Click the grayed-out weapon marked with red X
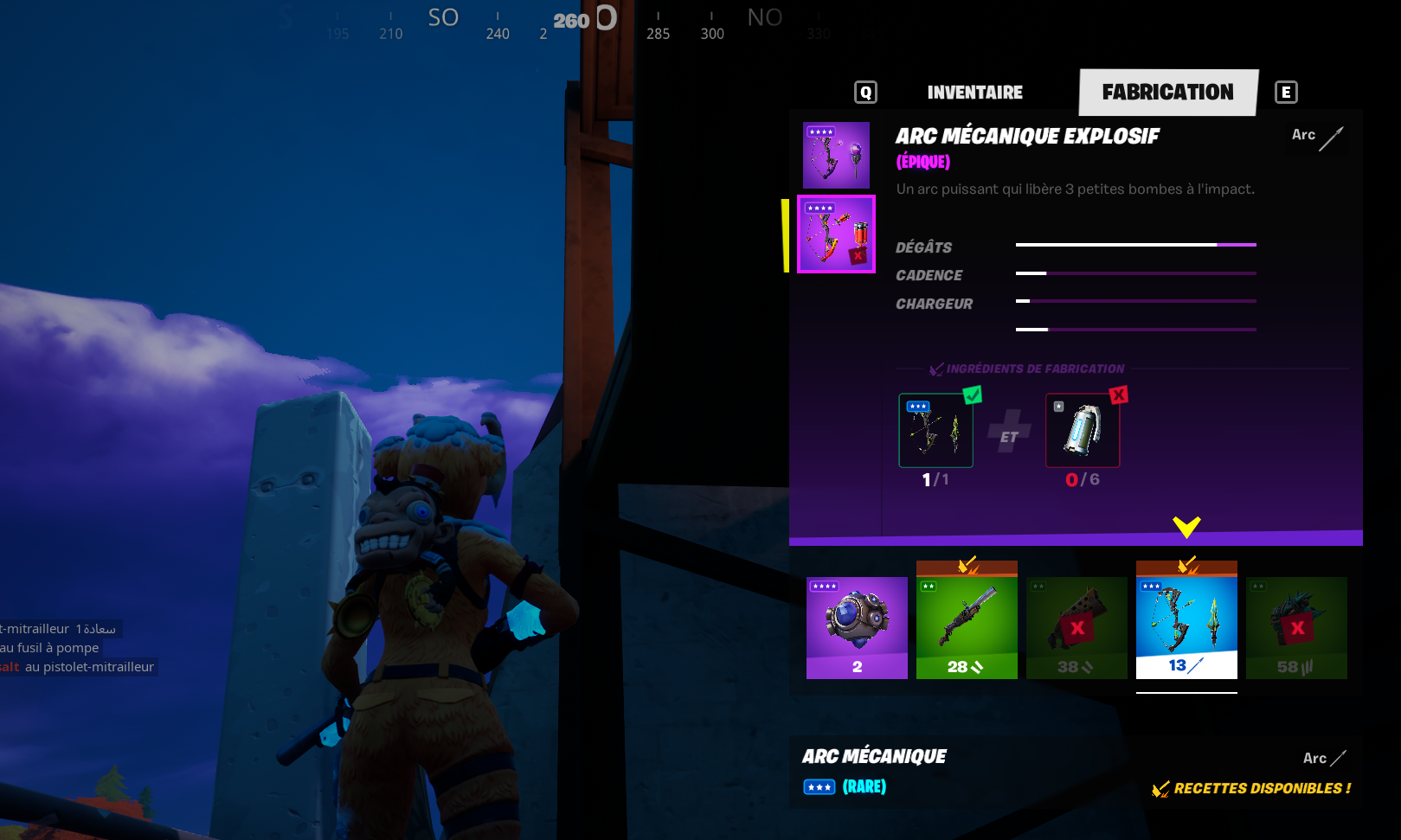Viewport: 1401px width, 840px height. click(x=1076, y=625)
